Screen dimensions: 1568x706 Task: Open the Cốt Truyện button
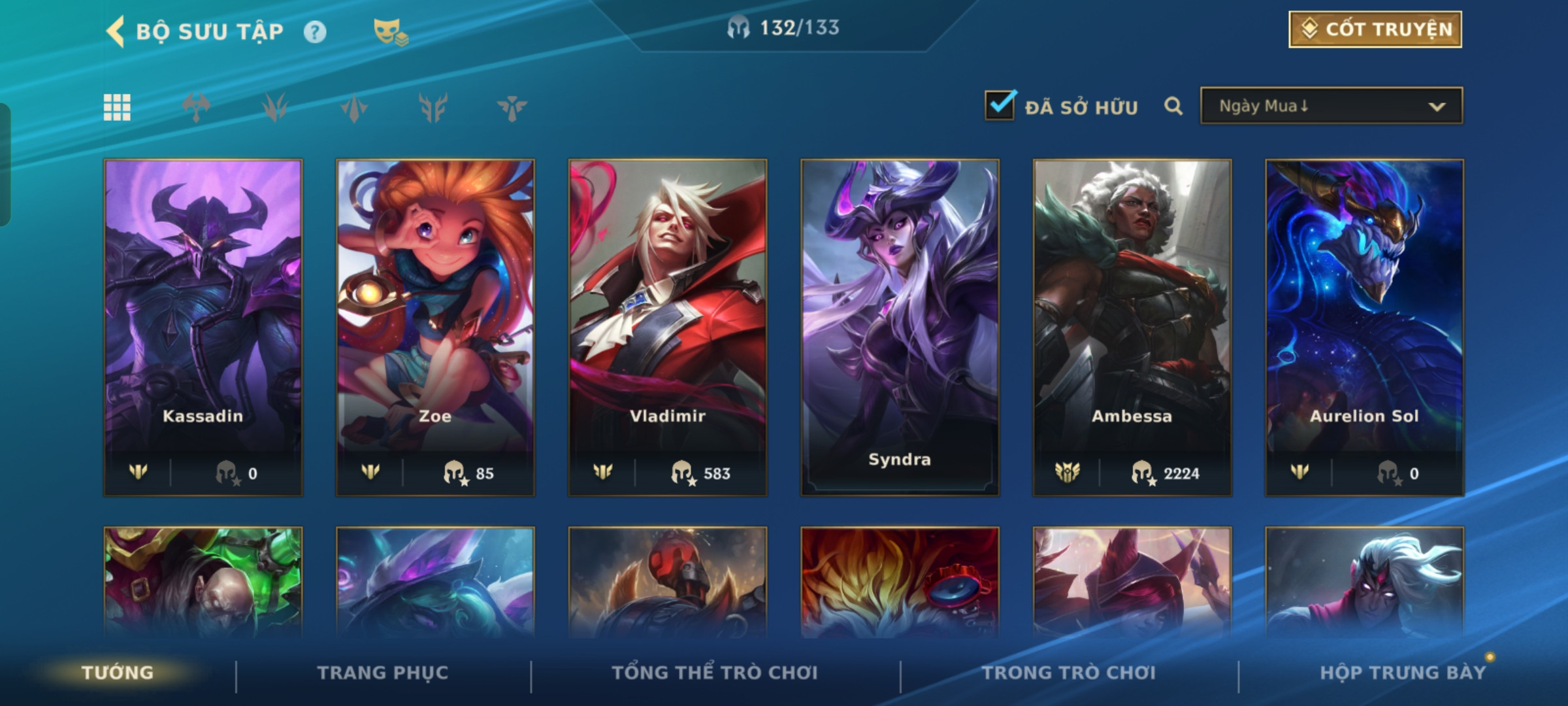[x=1375, y=29]
